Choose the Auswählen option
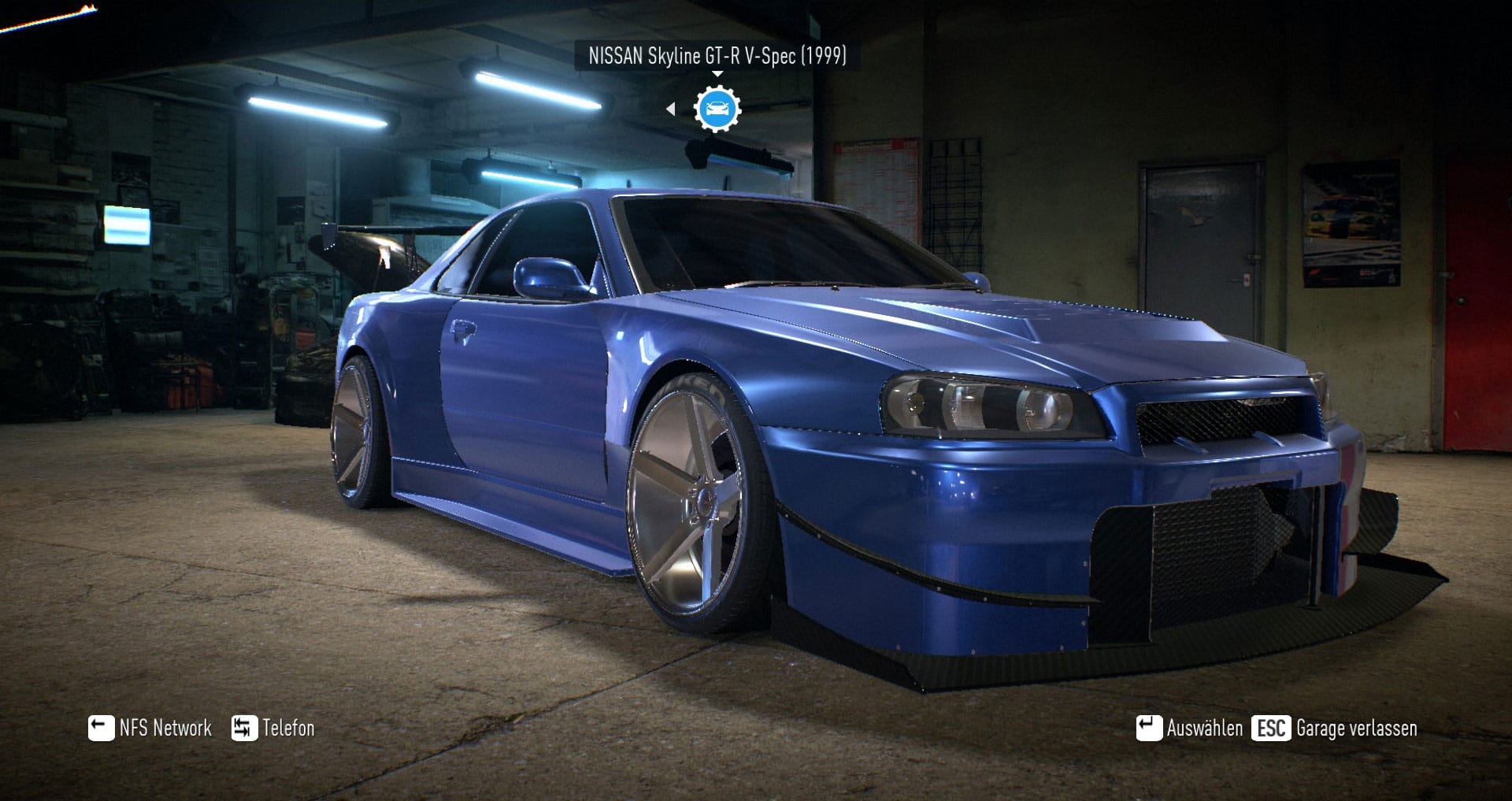This screenshot has width=1512, height=801. pyautogui.click(x=1189, y=728)
